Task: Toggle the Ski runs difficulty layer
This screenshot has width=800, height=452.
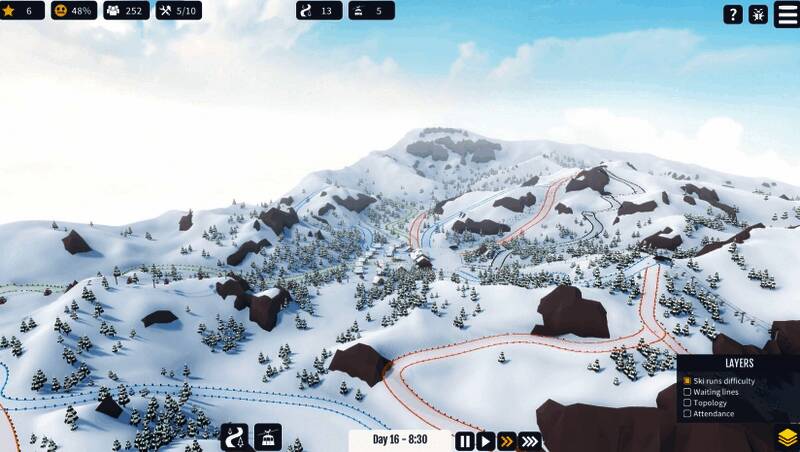Action: point(687,381)
